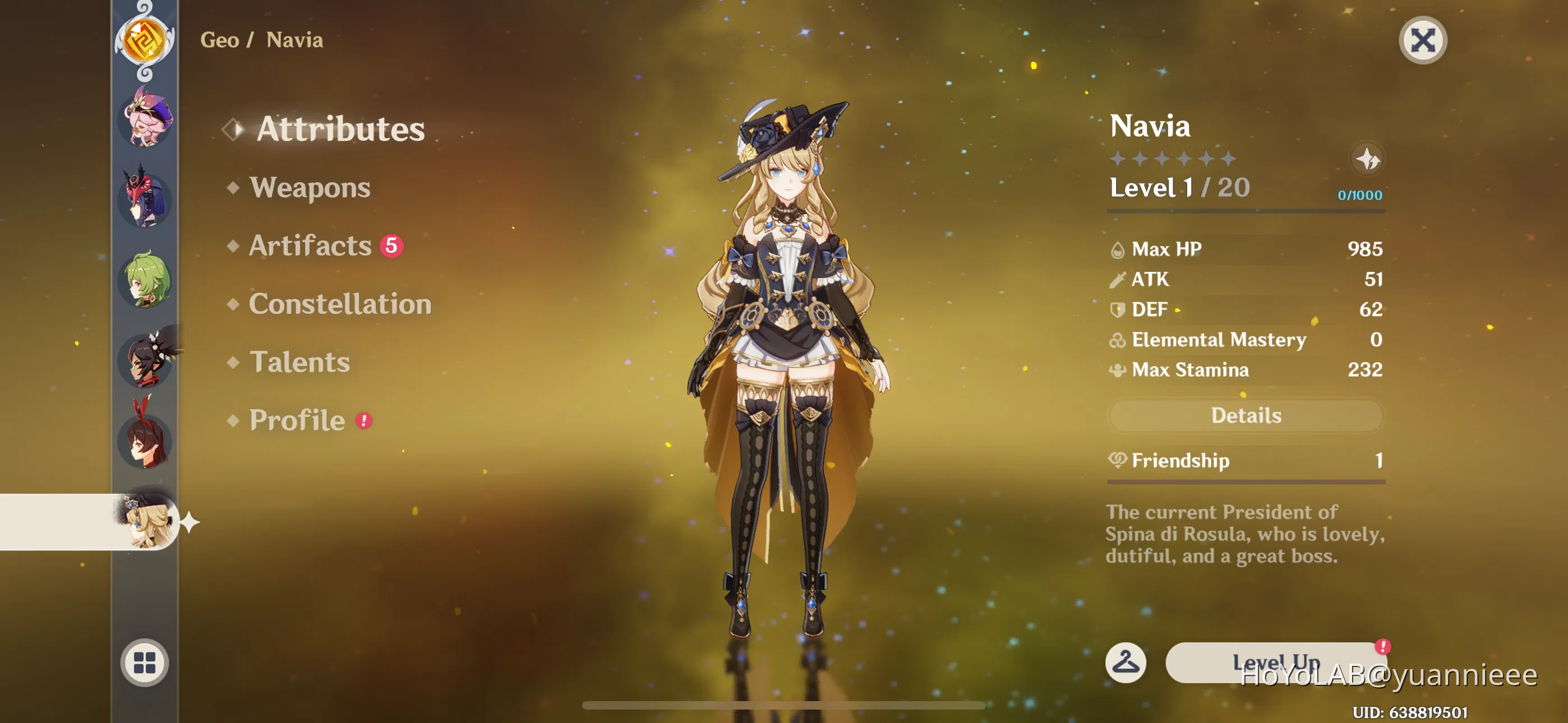This screenshot has width=1568, height=723.
Task: Click the Max HP droplet stat icon
Action: click(x=1117, y=249)
